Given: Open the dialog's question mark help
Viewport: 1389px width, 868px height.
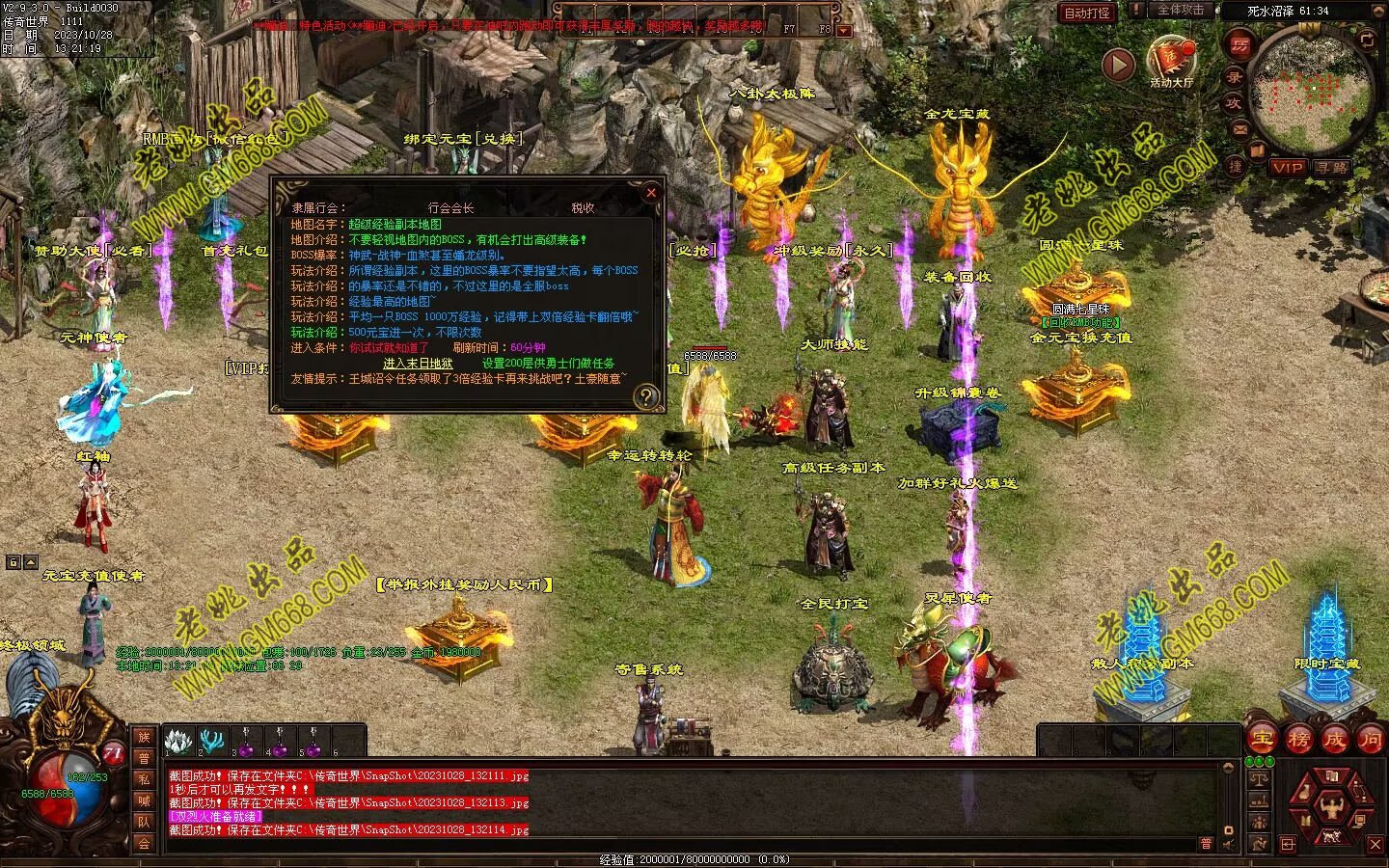Looking at the screenshot, I should click(645, 396).
